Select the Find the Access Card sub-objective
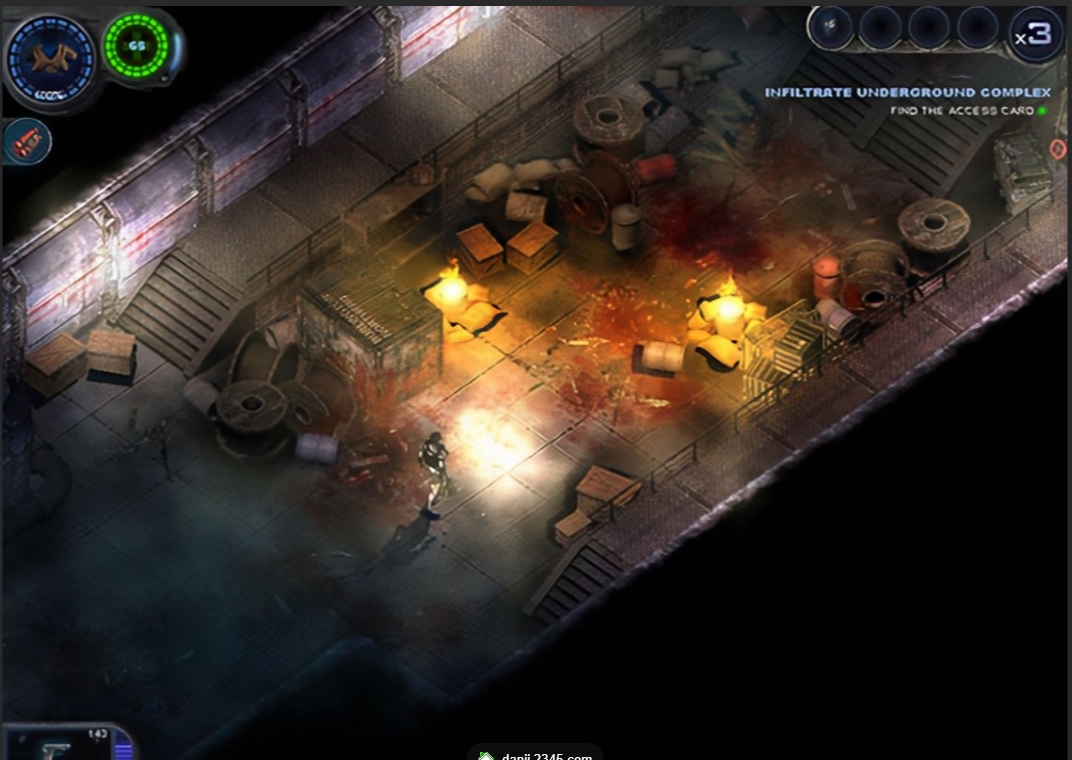The image size is (1072, 760). click(961, 111)
